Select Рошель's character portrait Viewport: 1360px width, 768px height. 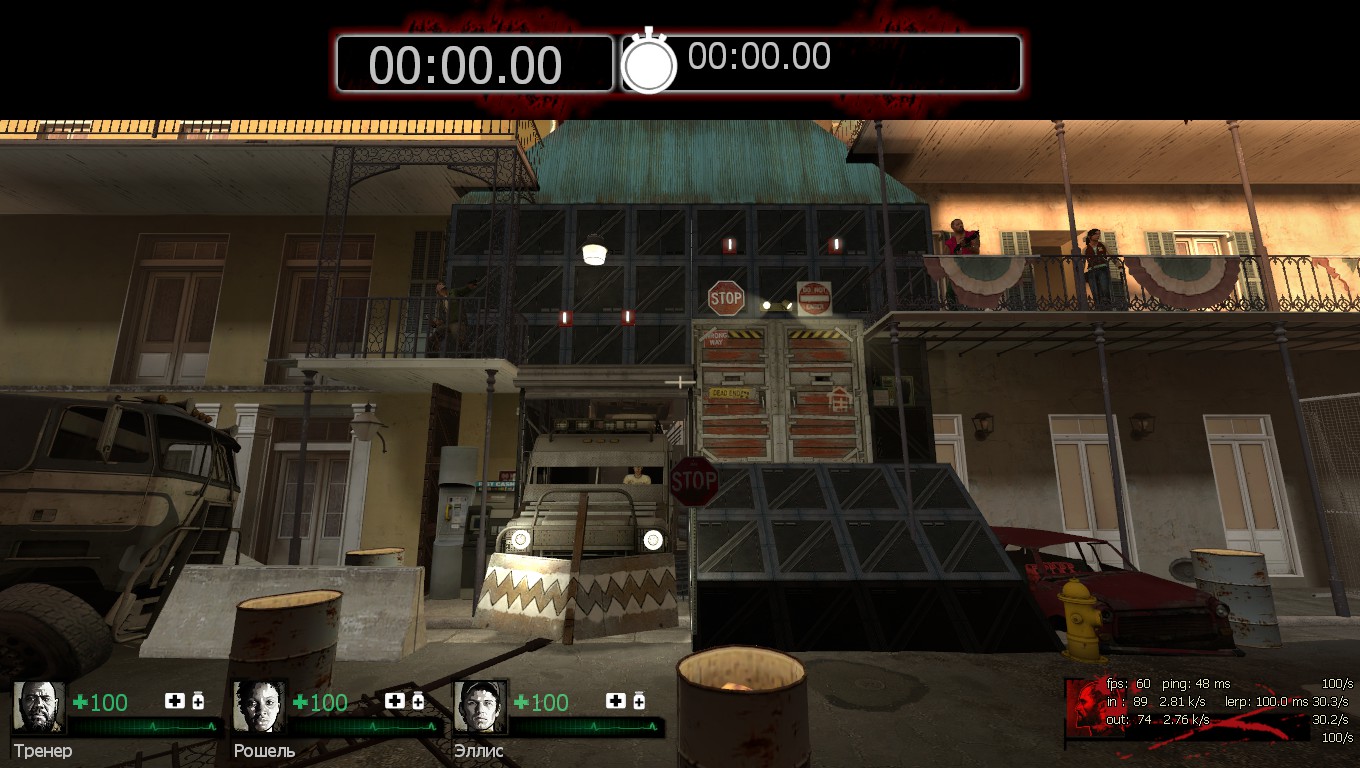(260, 707)
